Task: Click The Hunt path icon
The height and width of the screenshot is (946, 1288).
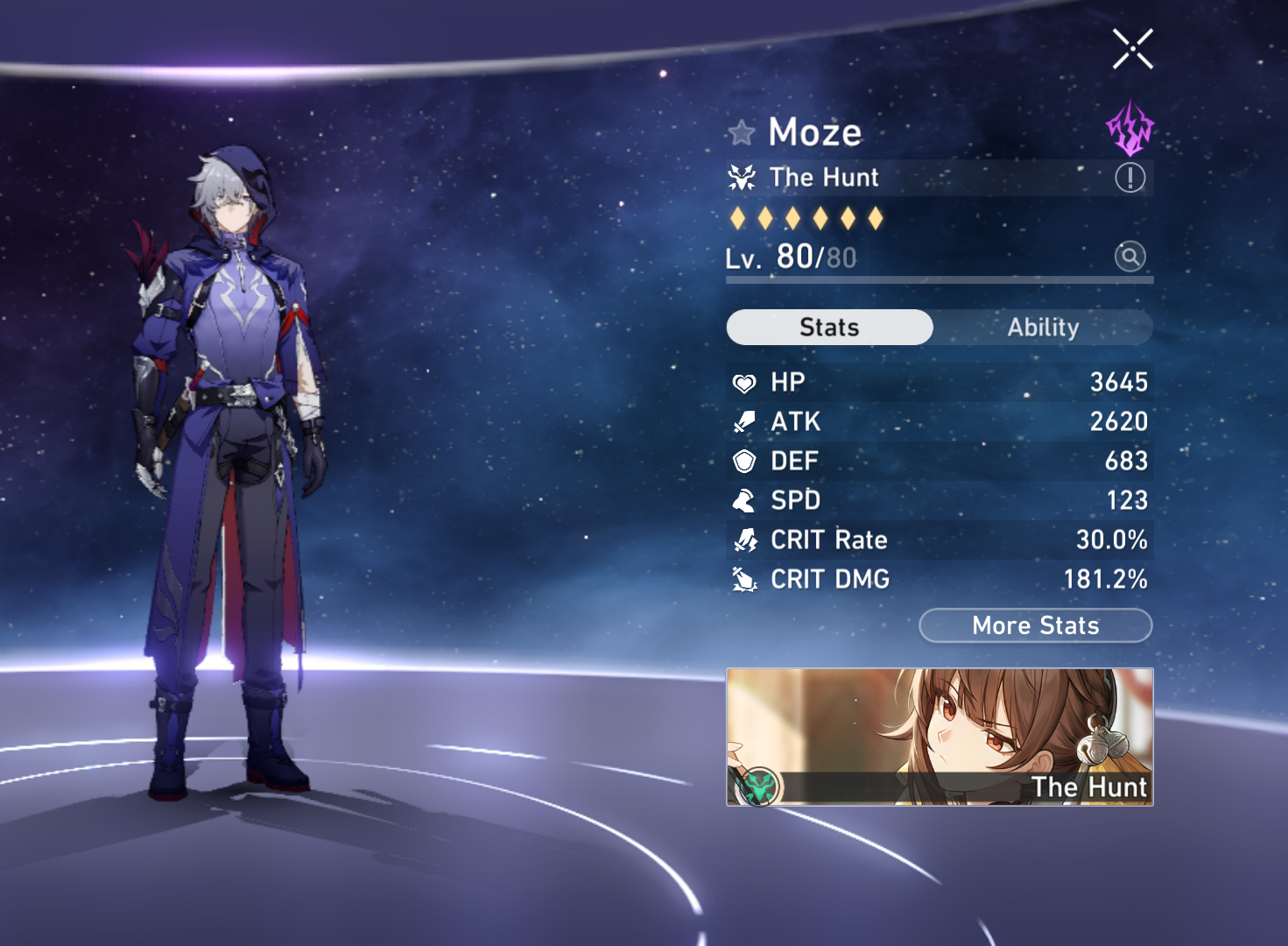Action: pyautogui.click(x=743, y=177)
